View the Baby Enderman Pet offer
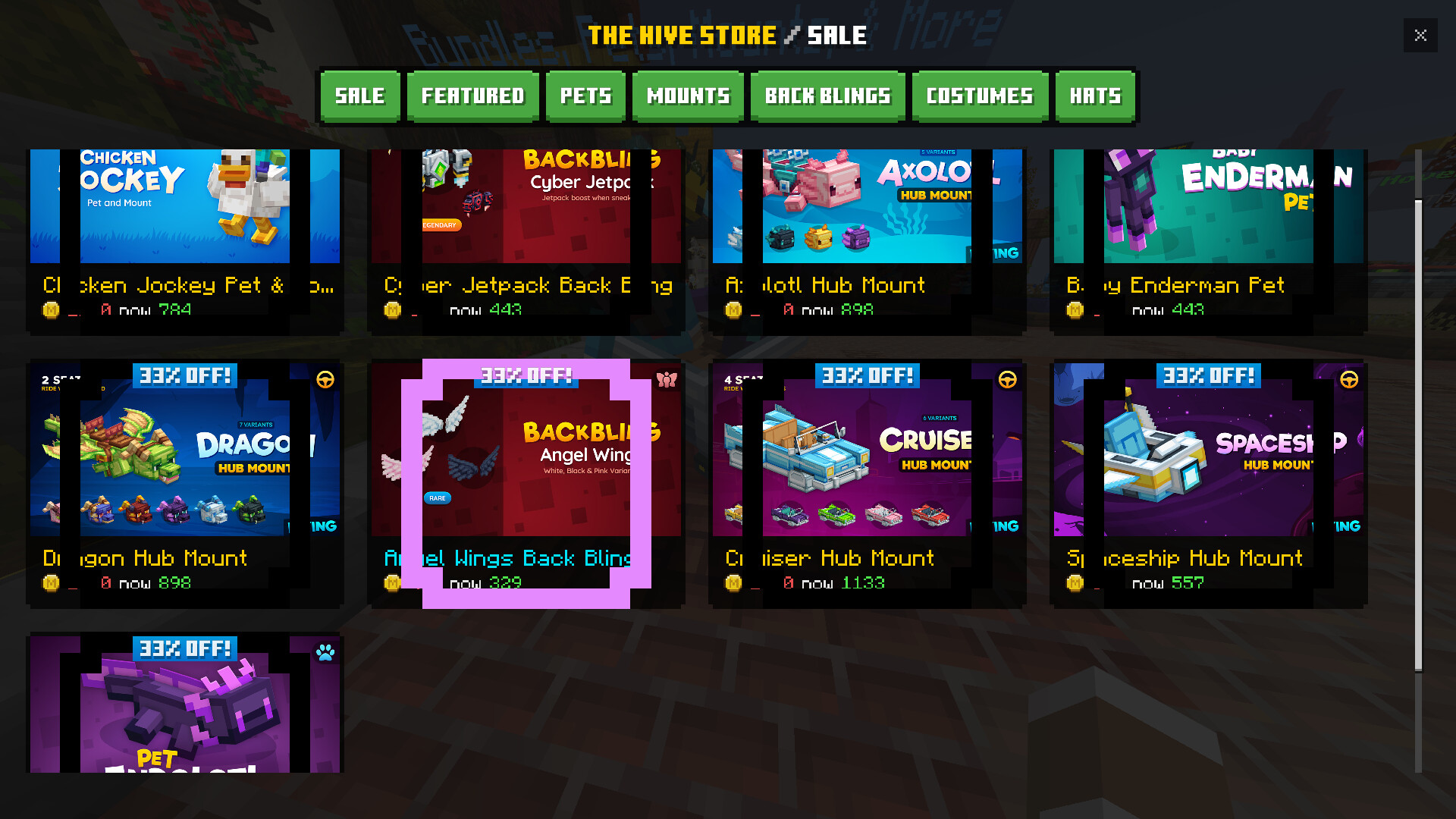 point(1209,227)
